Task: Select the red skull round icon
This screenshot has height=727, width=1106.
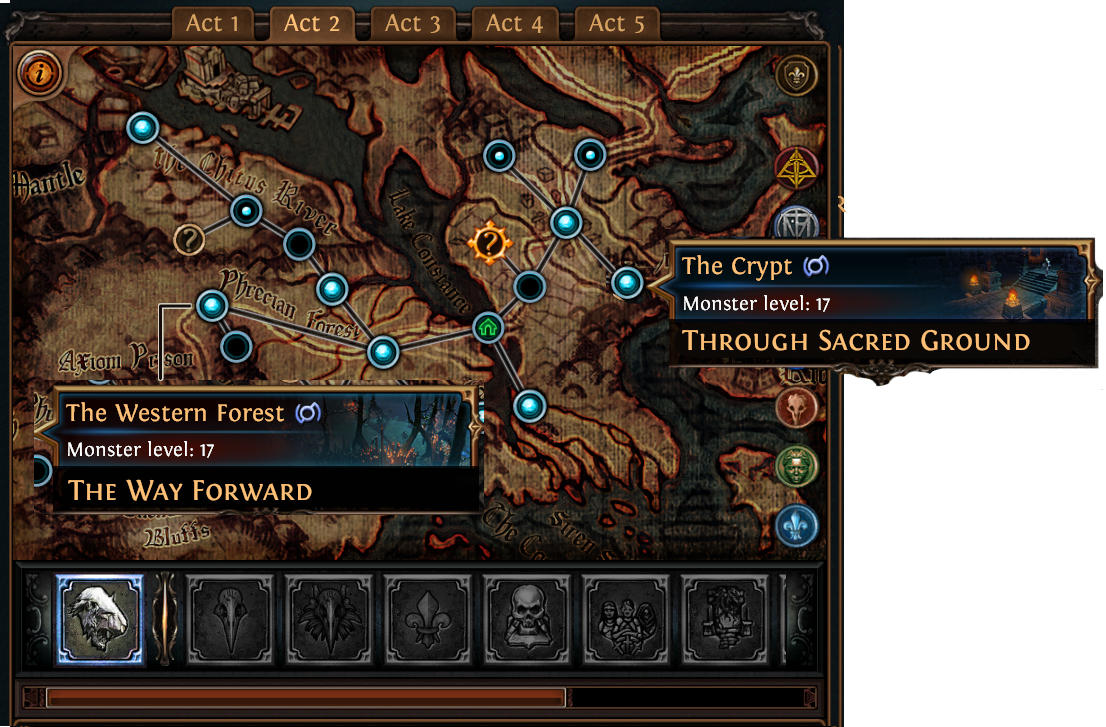Action: click(x=796, y=406)
